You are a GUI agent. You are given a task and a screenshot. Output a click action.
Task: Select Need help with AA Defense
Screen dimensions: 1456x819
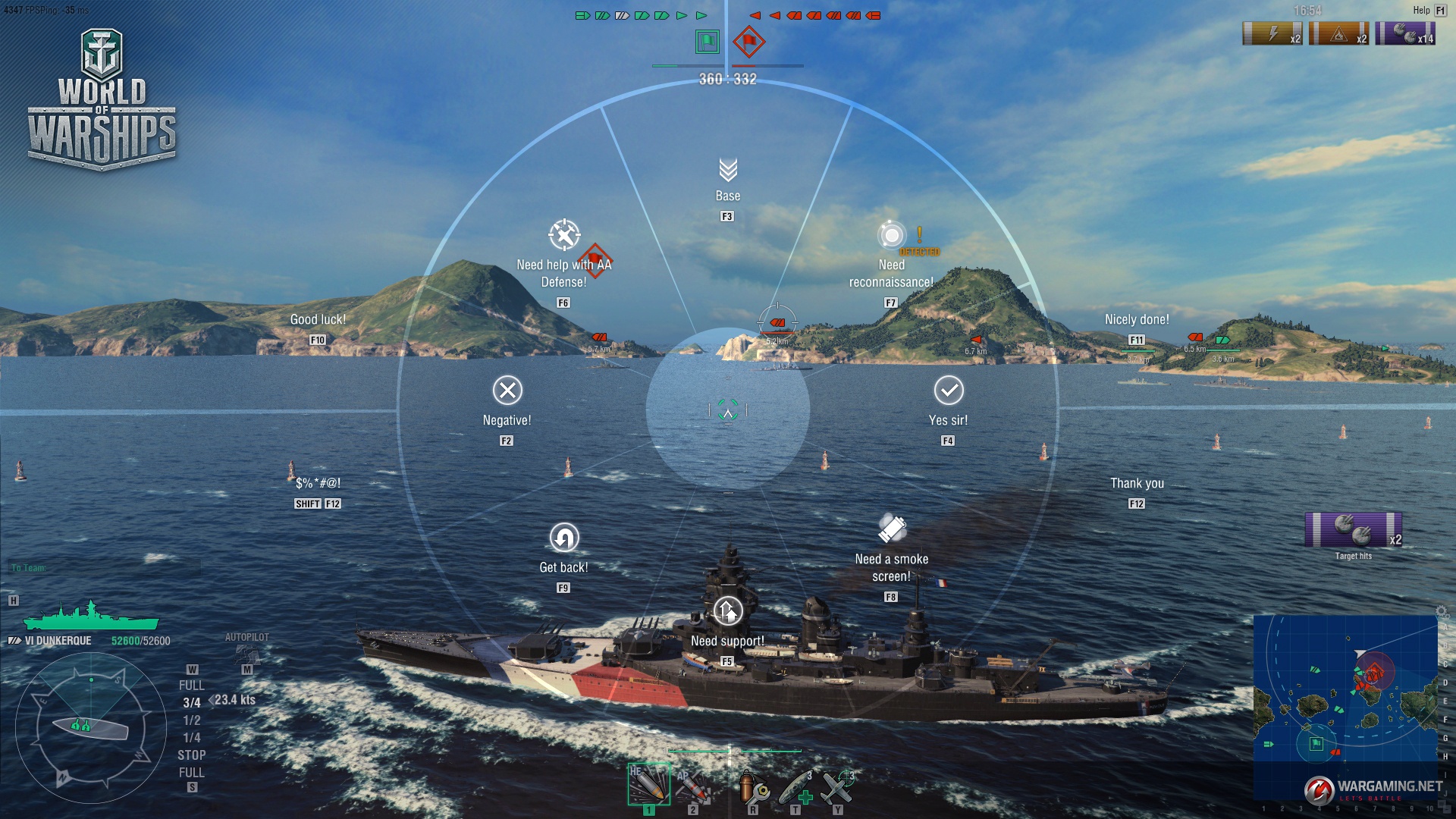pos(564,235)
